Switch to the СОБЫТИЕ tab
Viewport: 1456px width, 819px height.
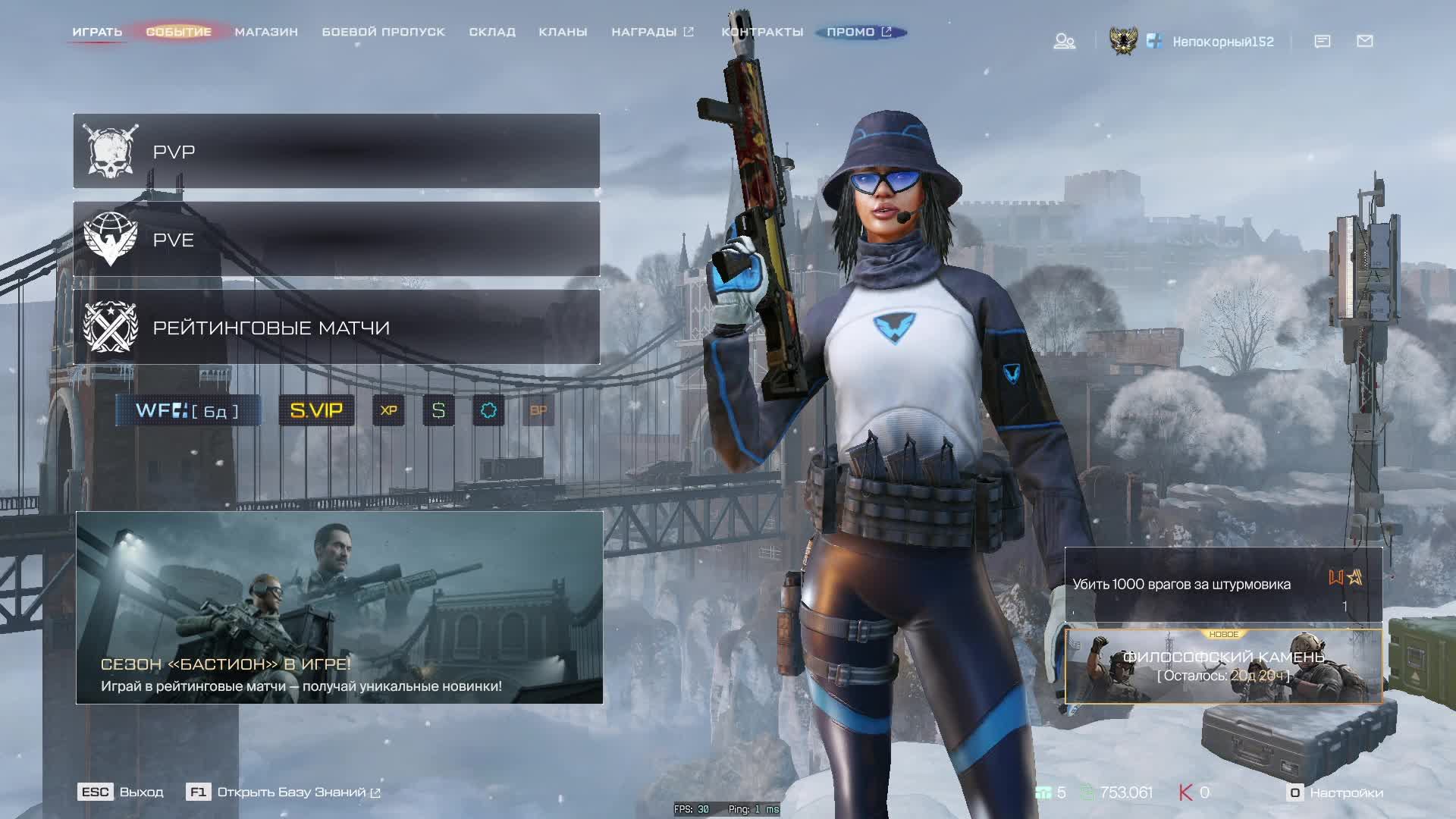coord(178,32)
